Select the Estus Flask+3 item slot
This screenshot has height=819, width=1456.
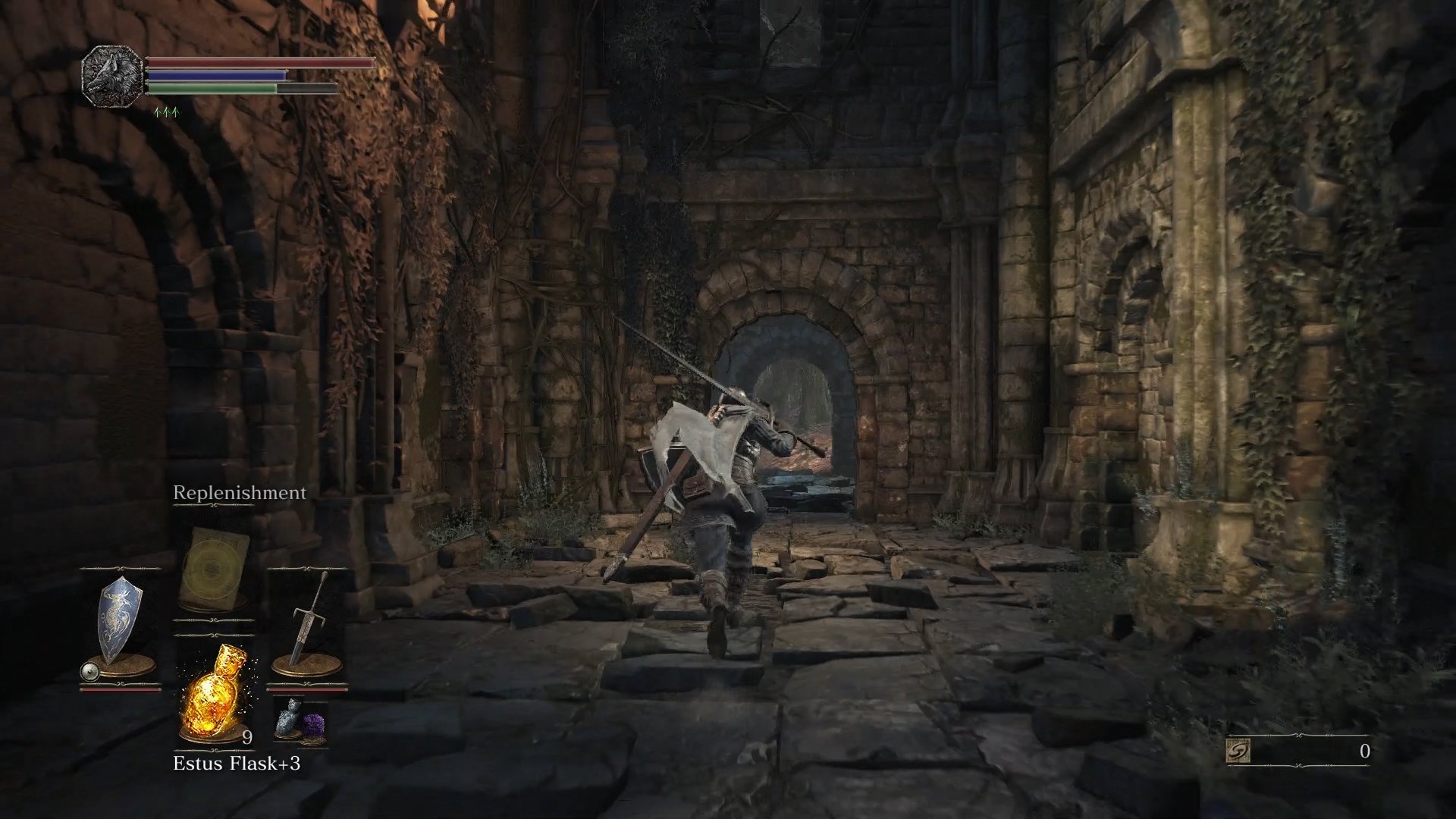(x=212, y=696)
